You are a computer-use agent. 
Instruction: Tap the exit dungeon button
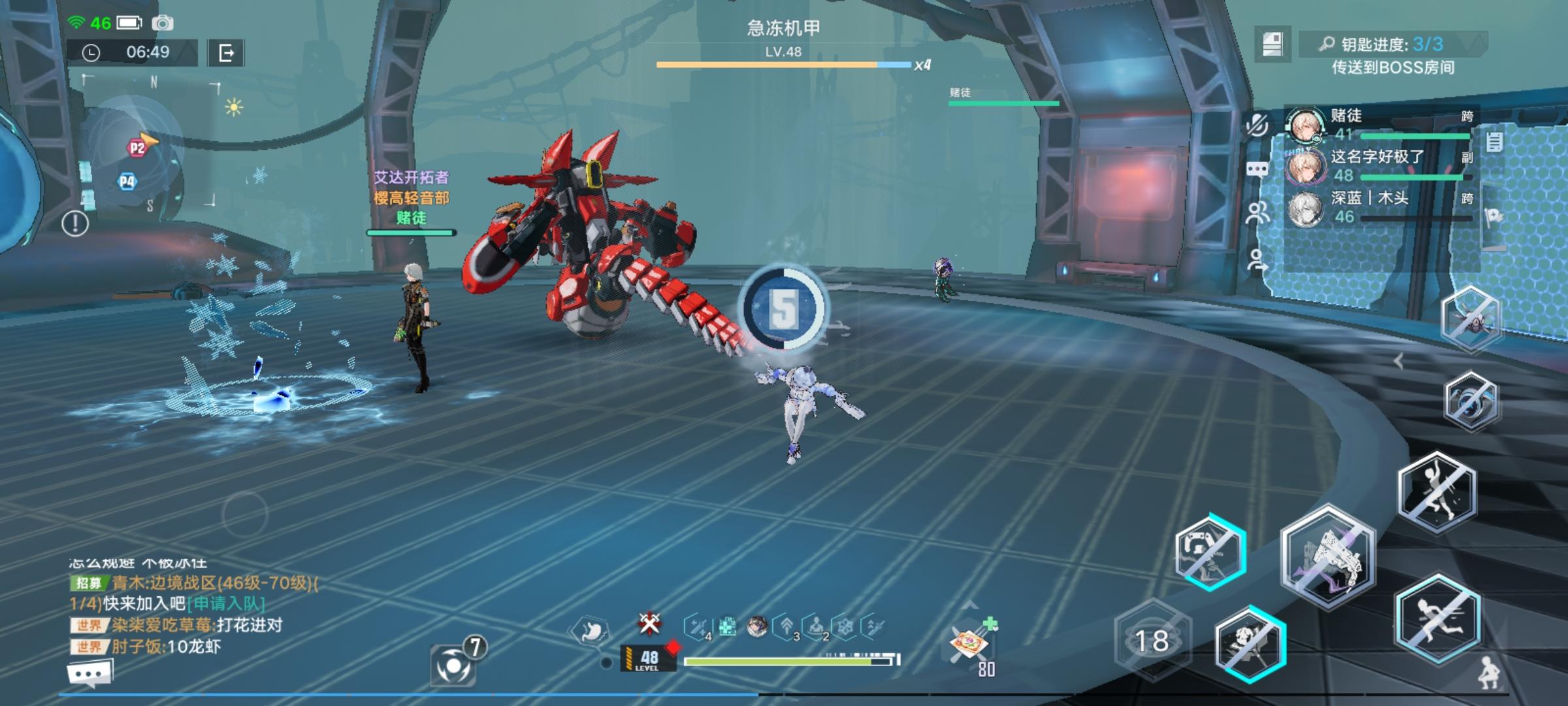(226, 53)
